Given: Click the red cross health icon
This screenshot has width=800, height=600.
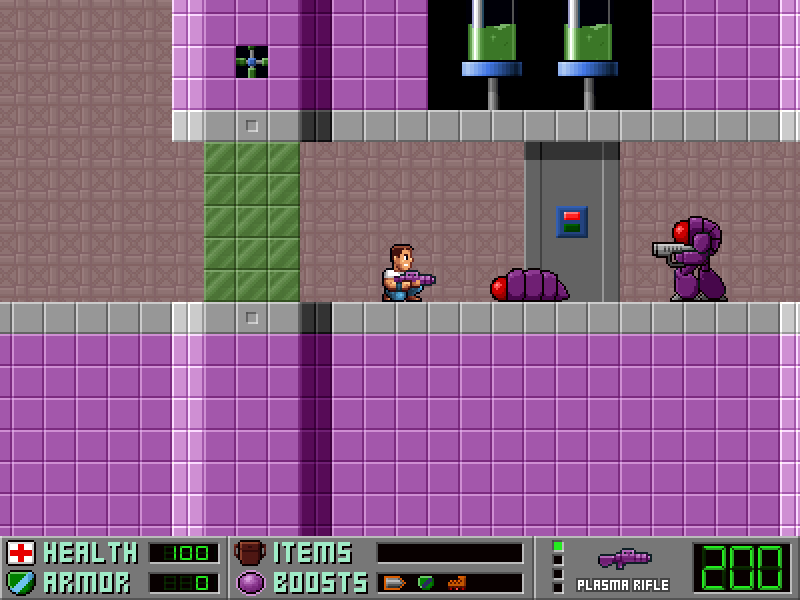Looking at the screenshot, I should pyautogui.click(x=20, y=553).
